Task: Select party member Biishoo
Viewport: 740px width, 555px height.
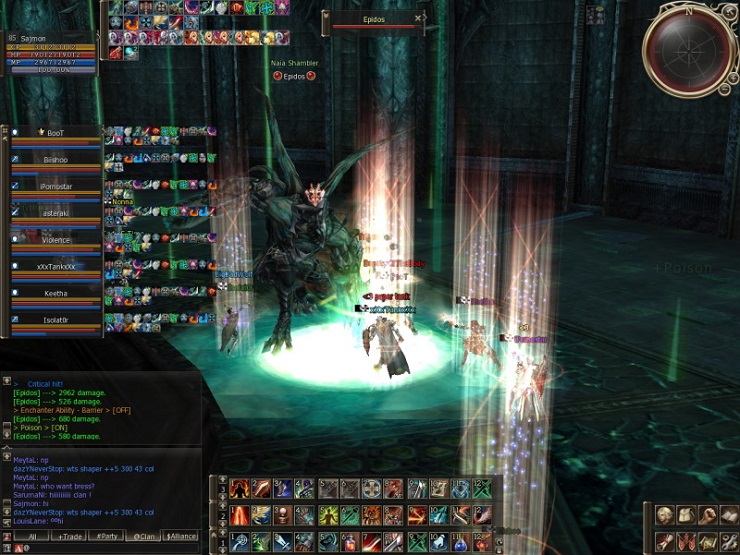Action: [55, 159]
